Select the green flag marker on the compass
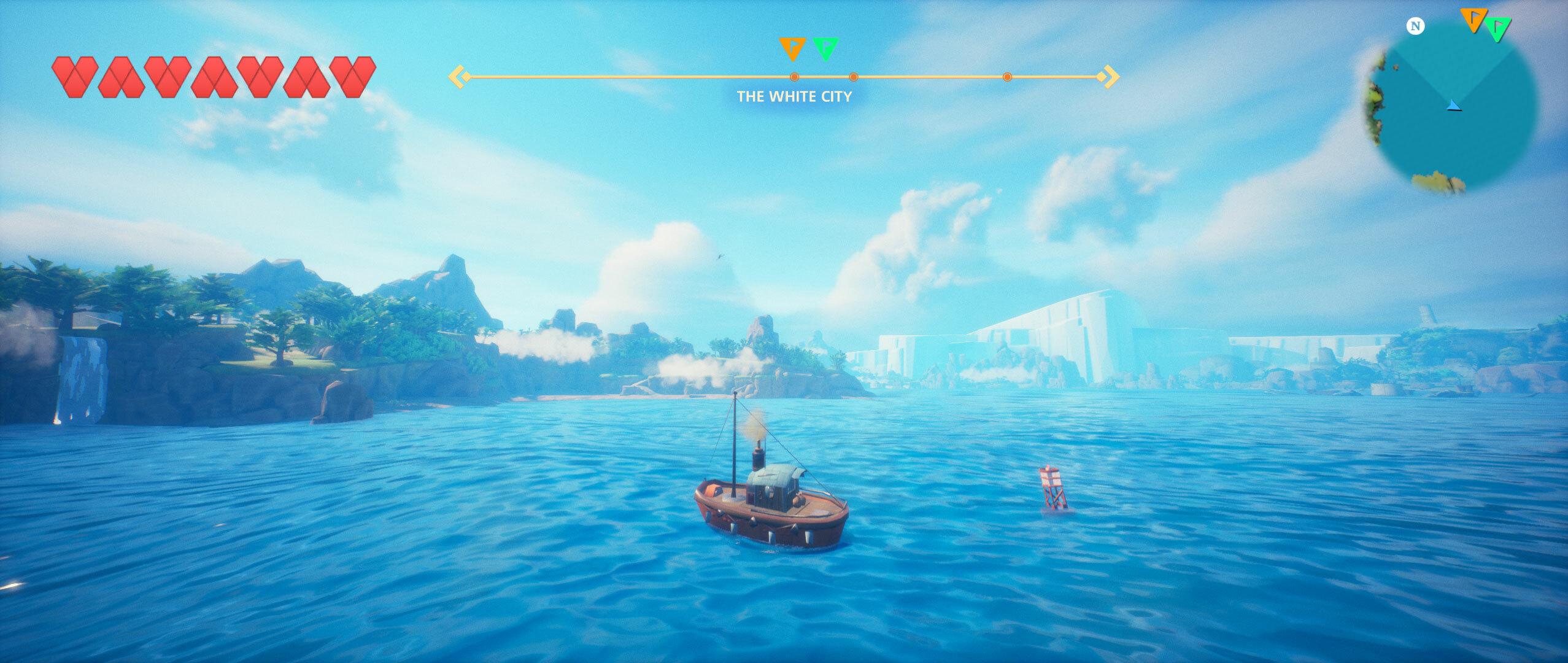1568x663 pixels. [x=826, y=47]
